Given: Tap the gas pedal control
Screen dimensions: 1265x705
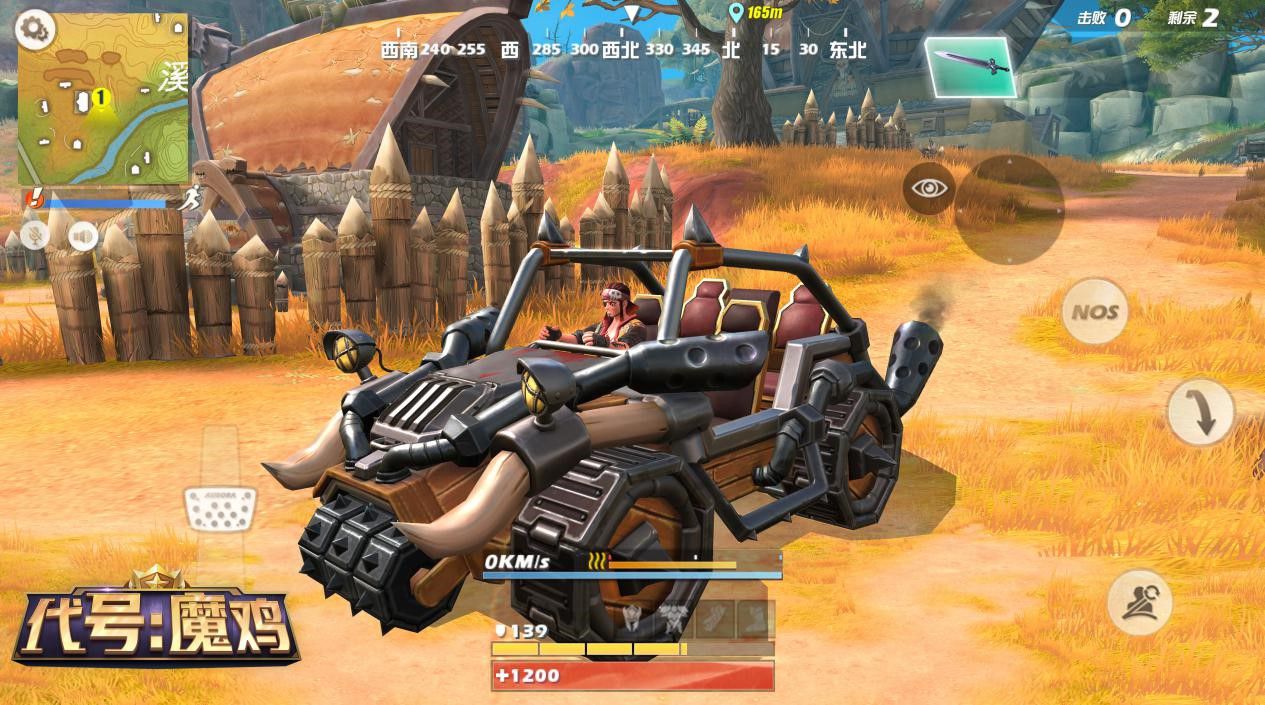Looking at the screenshot, I should (220, 509).
